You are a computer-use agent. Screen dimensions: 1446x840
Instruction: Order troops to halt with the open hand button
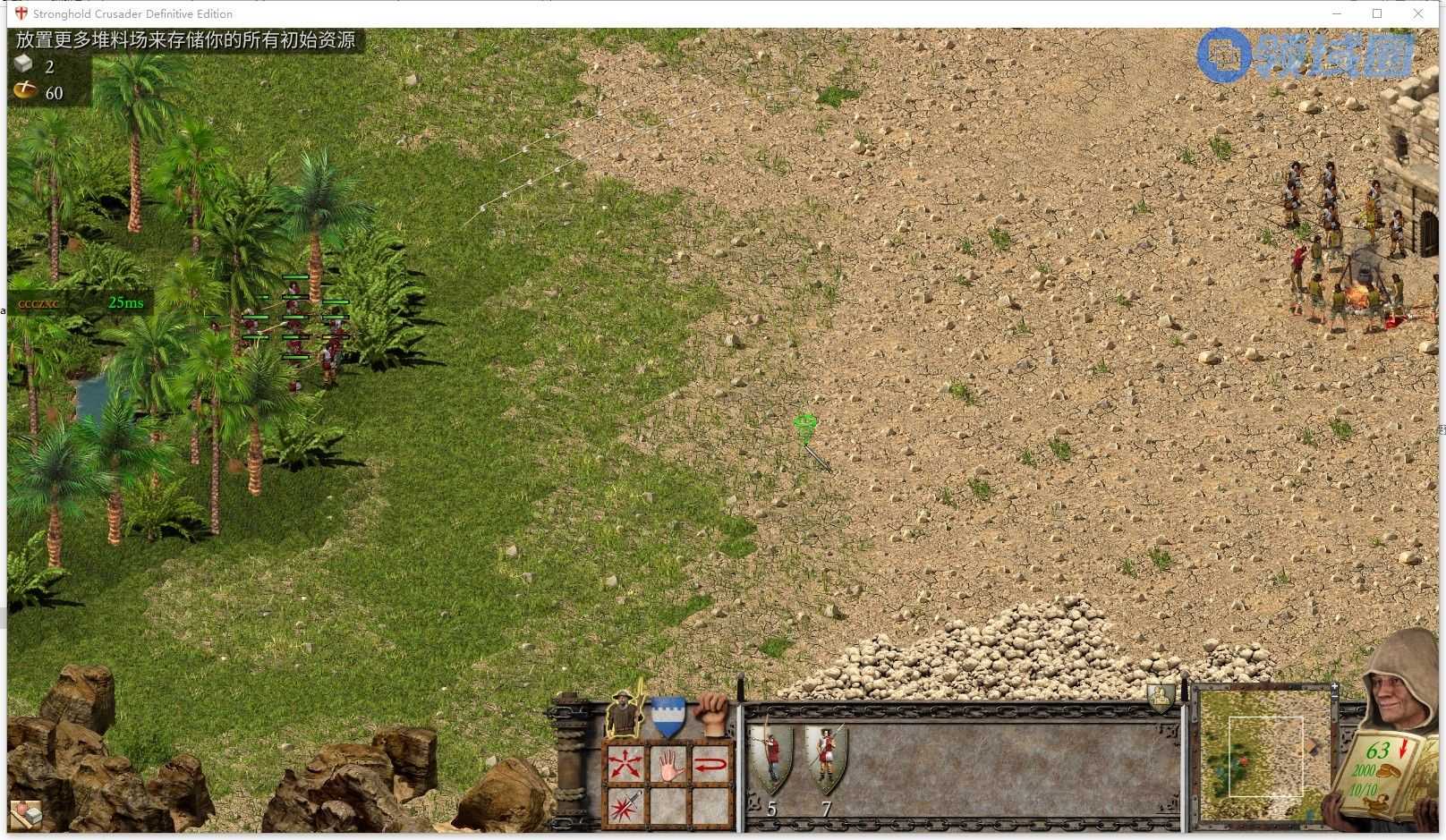[668, 764]
